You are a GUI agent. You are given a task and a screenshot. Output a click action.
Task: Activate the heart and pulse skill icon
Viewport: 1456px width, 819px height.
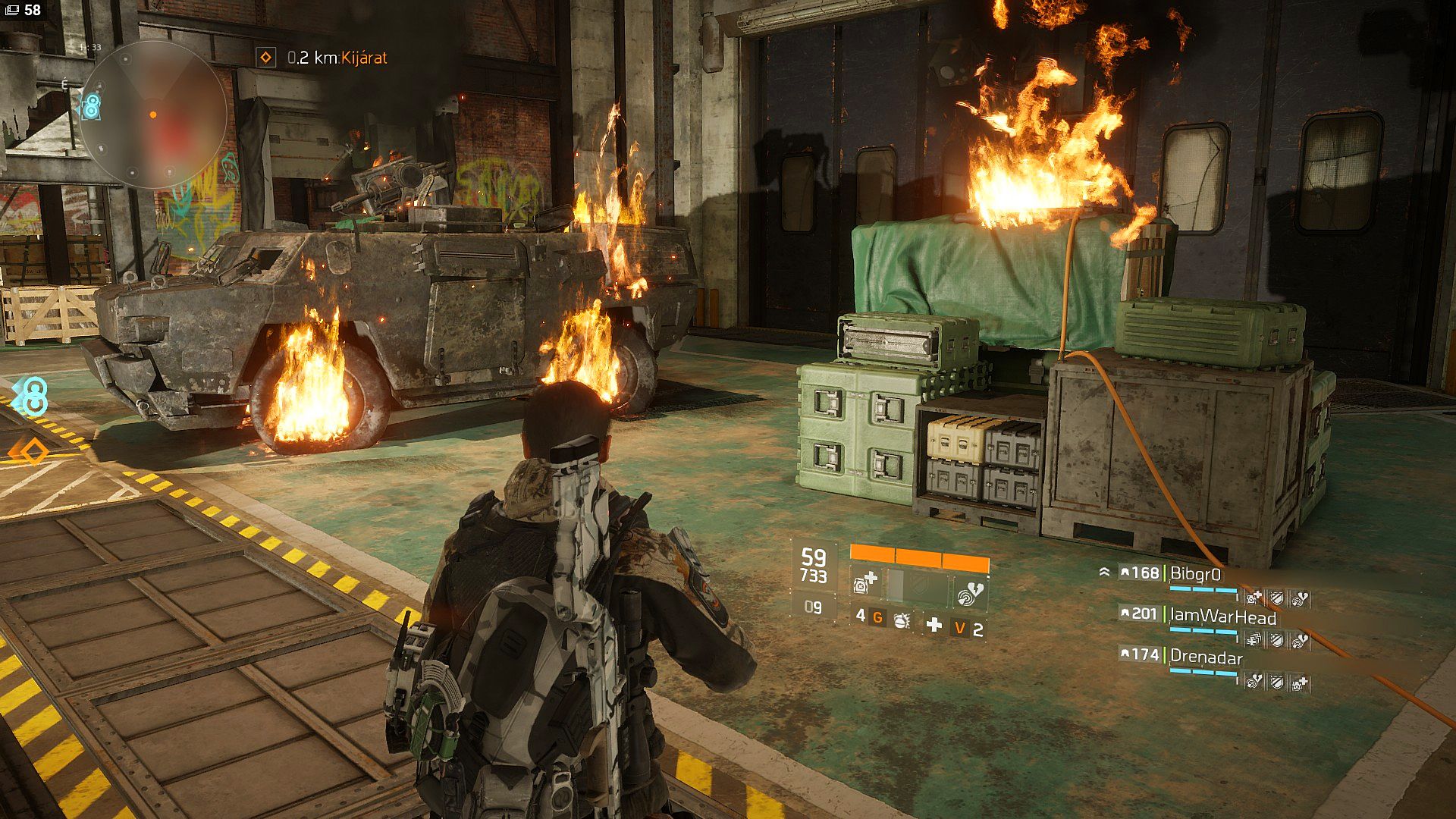[x=970, y=593]
